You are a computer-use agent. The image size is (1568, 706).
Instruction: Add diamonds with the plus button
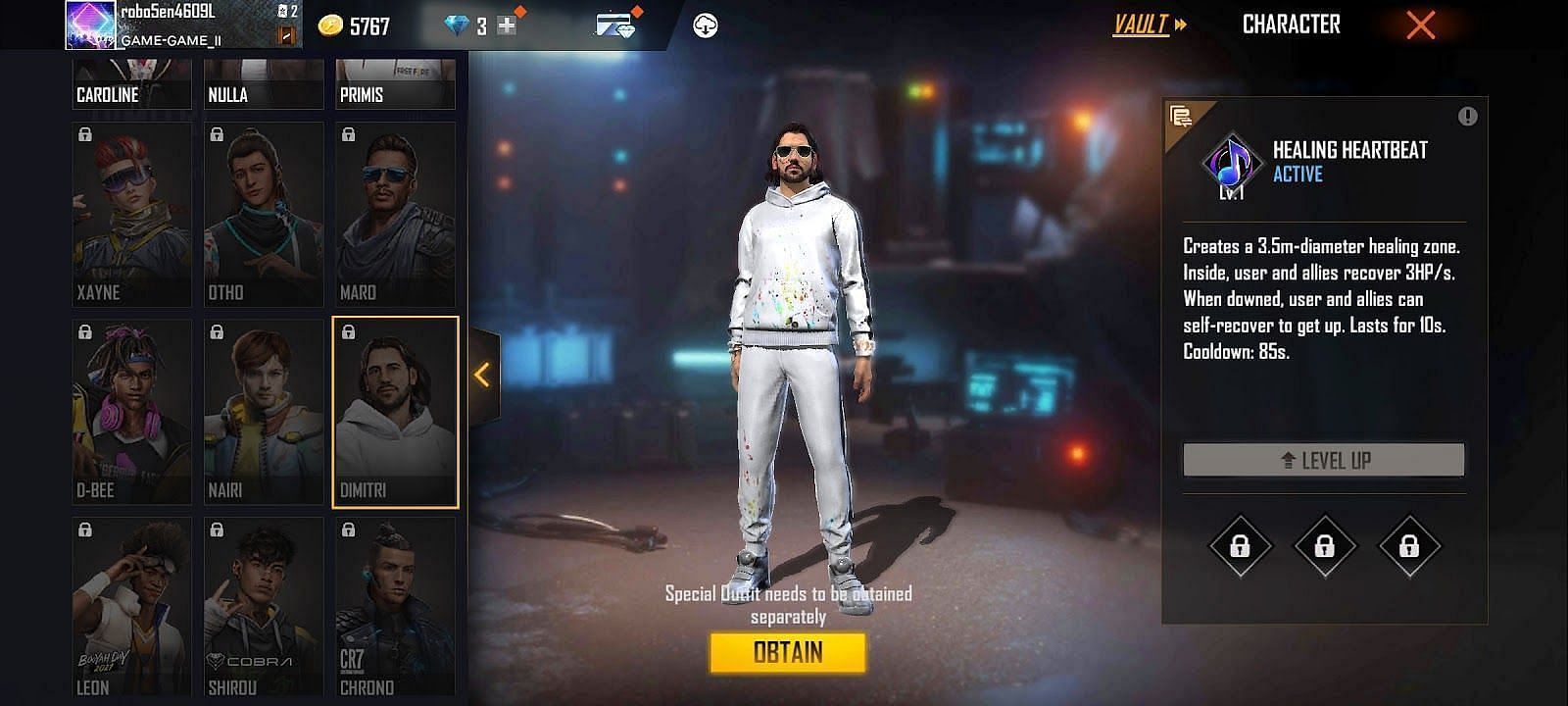(507, 26)
